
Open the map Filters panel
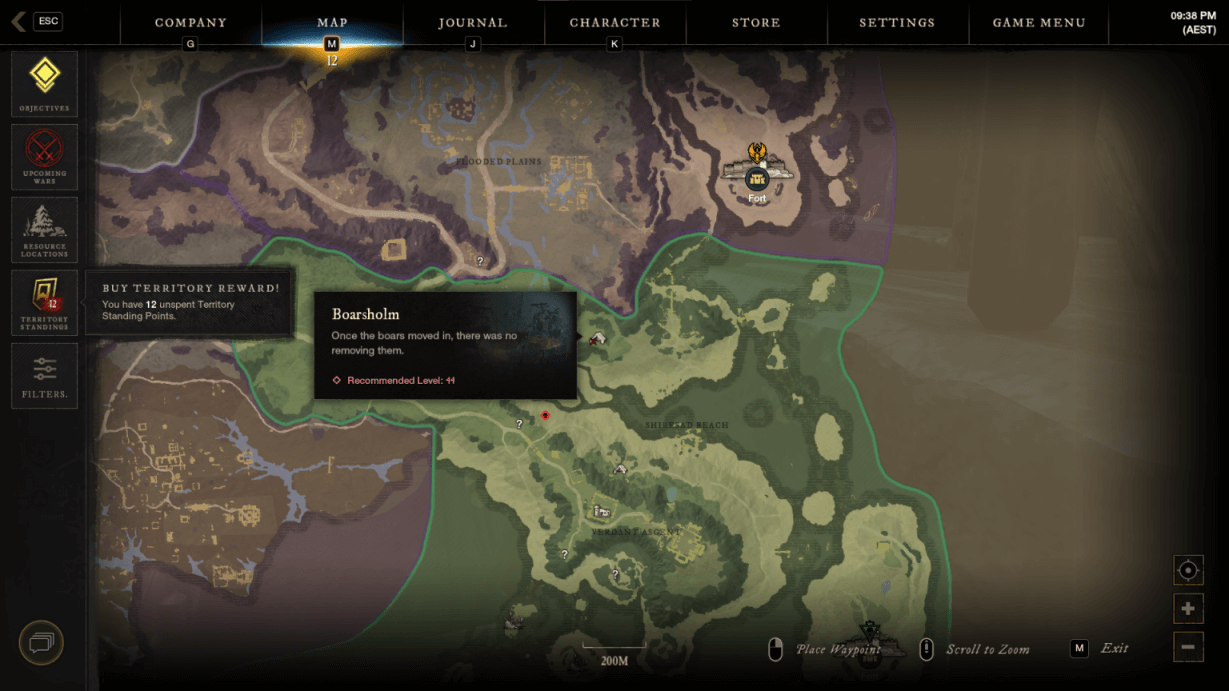44,376
